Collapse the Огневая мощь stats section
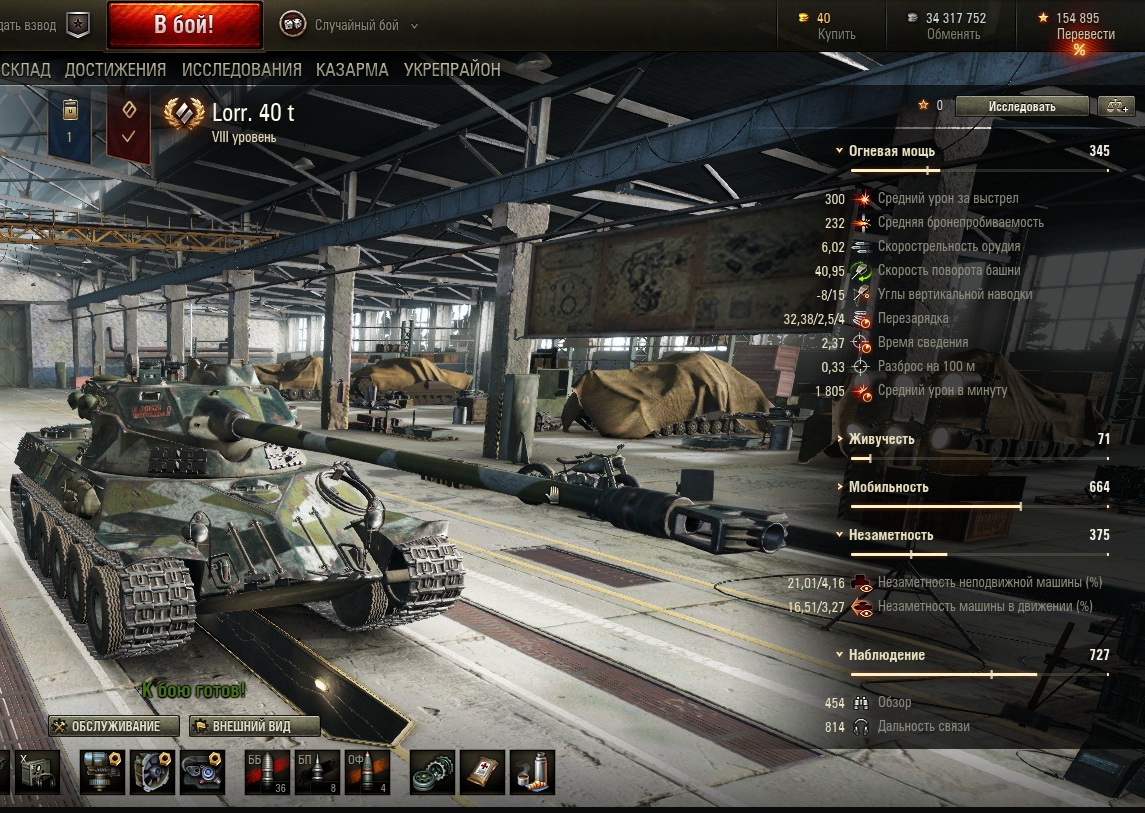 tap(891, 151)
